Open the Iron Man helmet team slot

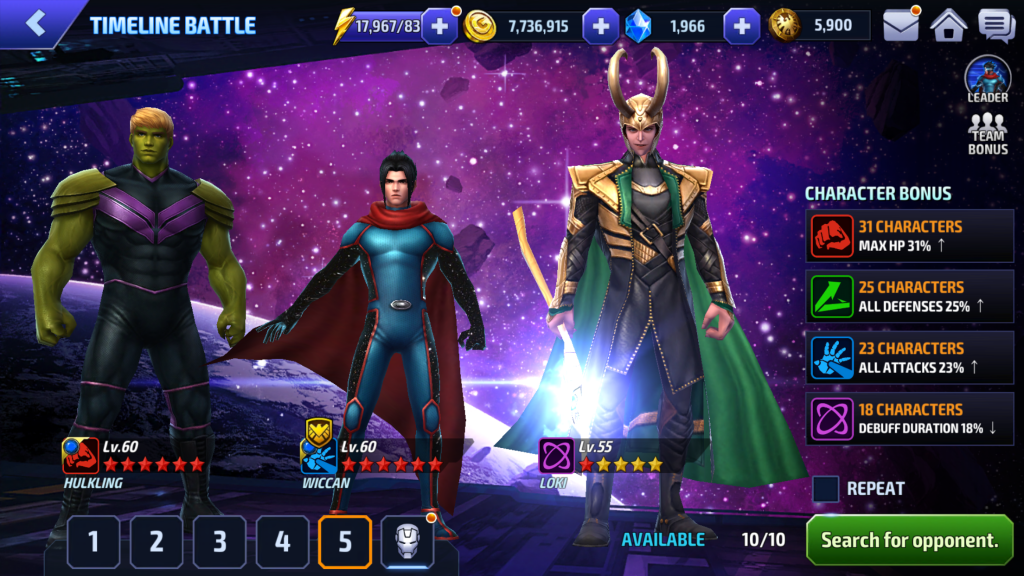tap(408, 542)
